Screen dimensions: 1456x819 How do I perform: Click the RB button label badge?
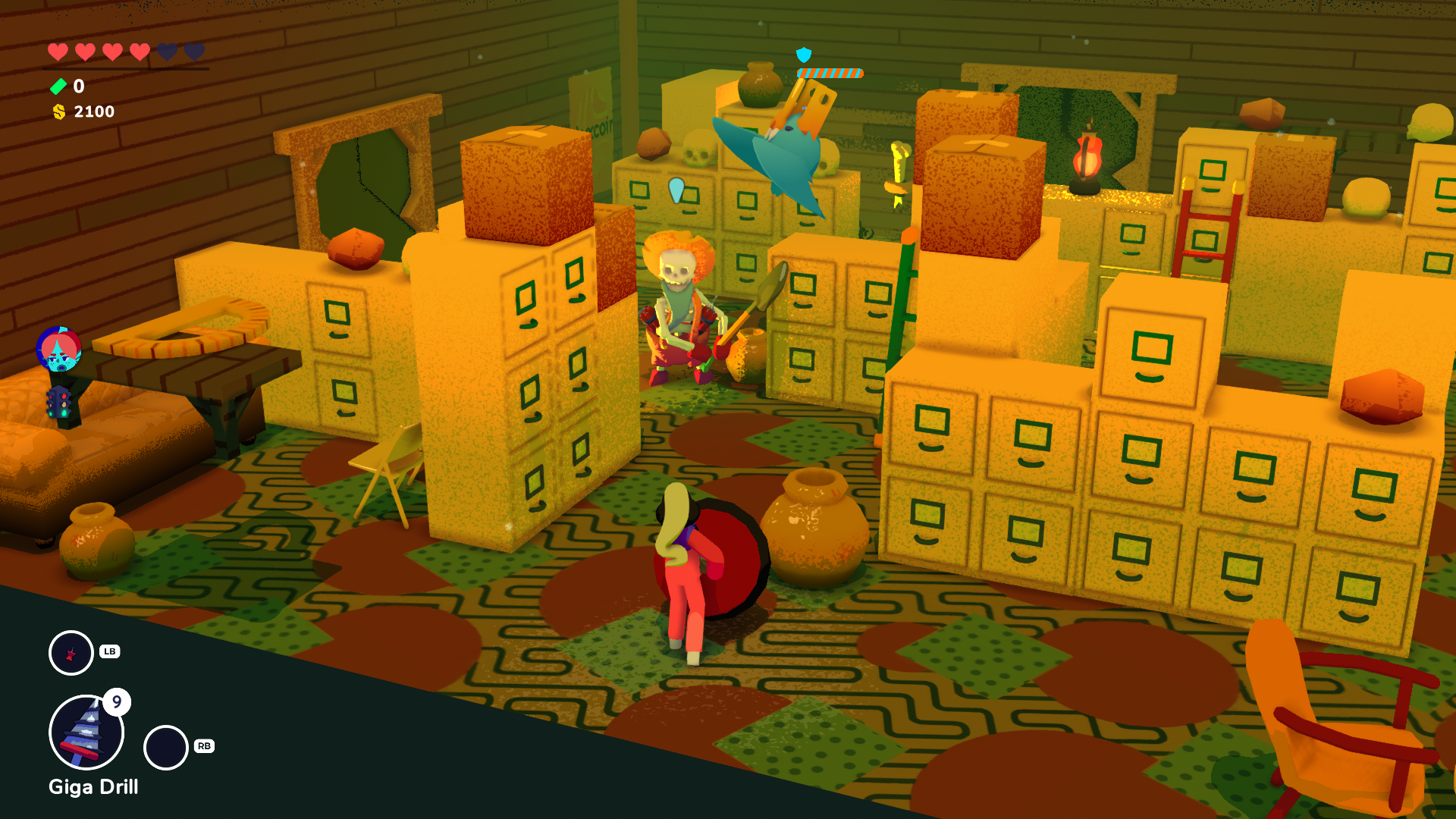pyautogui.click(x=203, y=747)
